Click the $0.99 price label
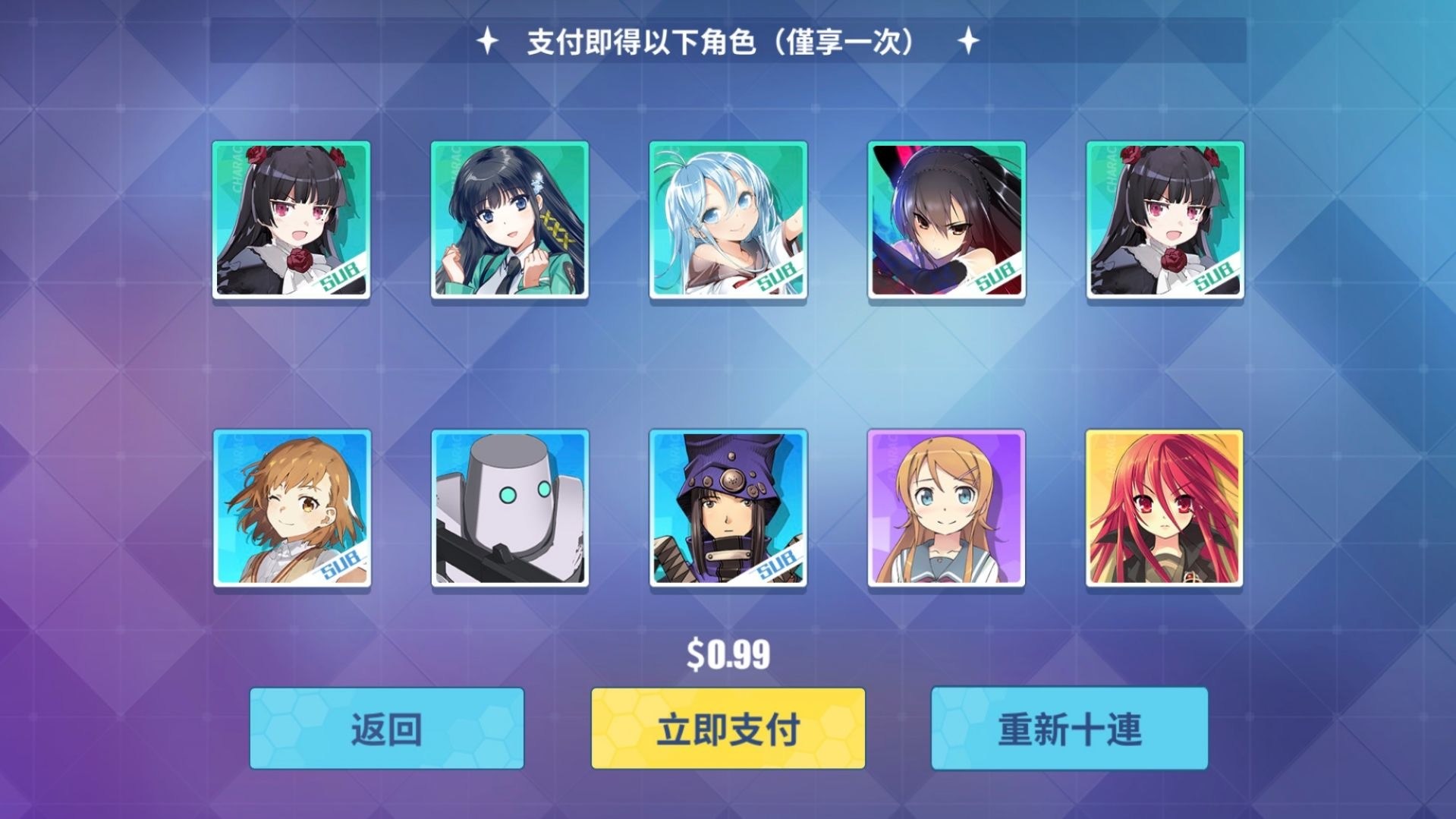This screenshot has height=819, width=1456. pyautogui.click(x=728, y=651)
